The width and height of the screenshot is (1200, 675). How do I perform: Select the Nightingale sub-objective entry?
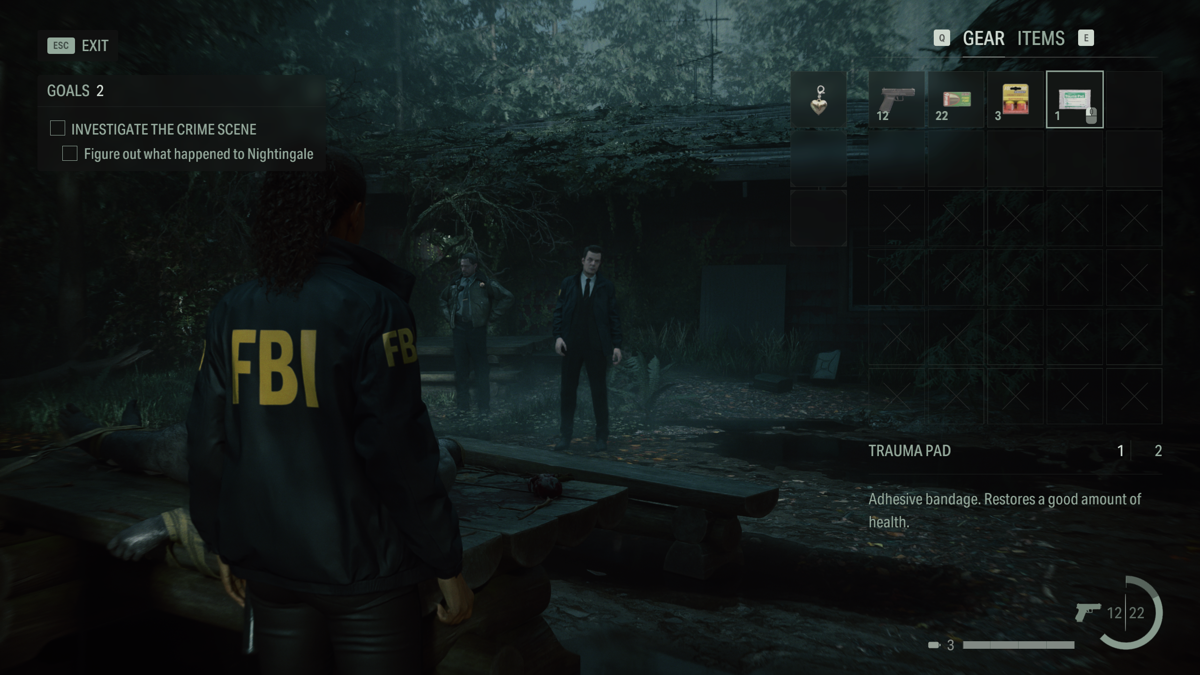pyautogui.click(x=198, y=154)
